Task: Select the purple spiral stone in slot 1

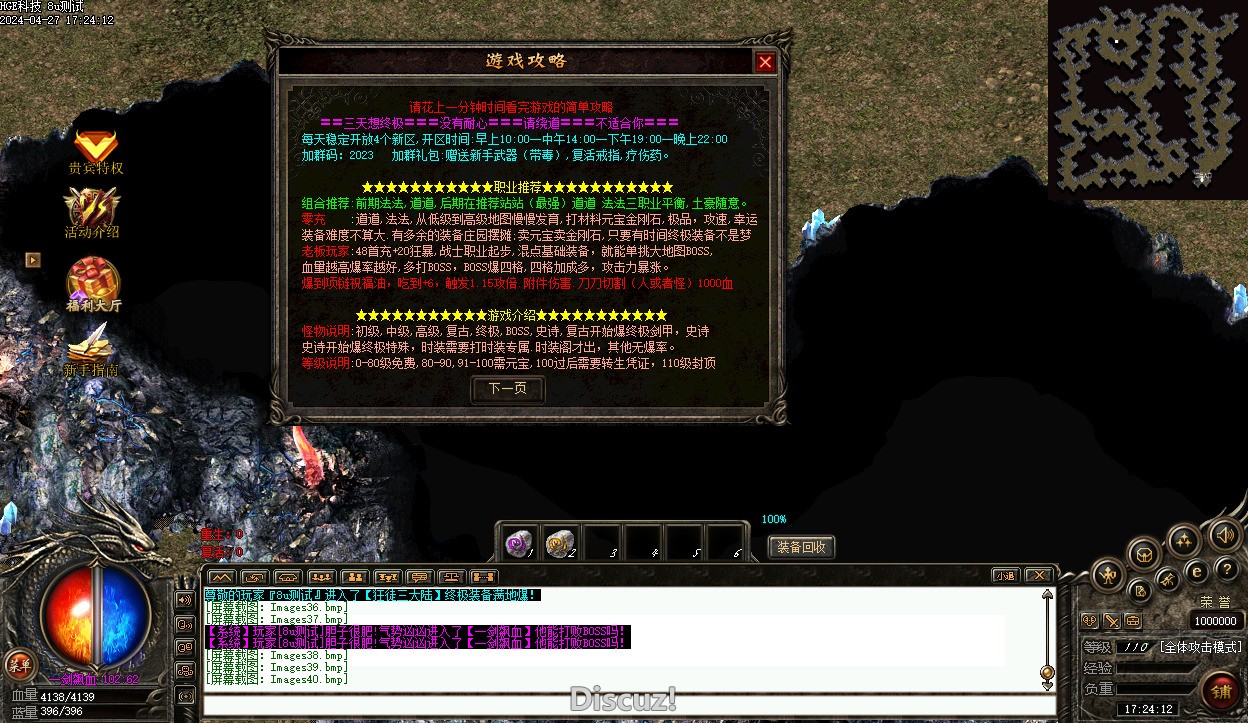Action: [x=518, y=542]
